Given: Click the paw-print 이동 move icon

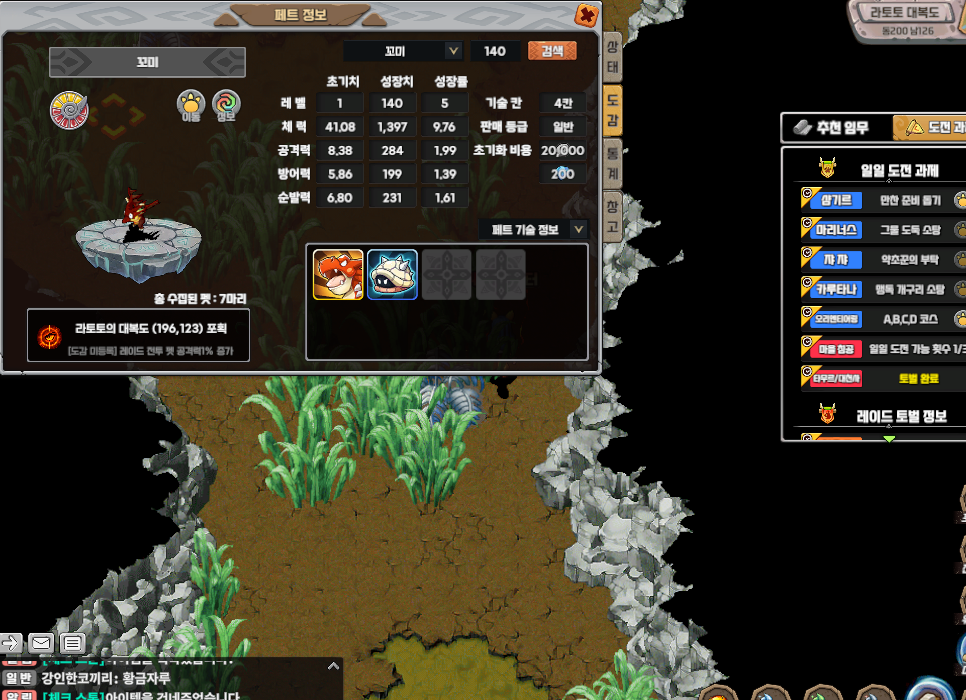Looking at the screenshot, I should 191,102.
